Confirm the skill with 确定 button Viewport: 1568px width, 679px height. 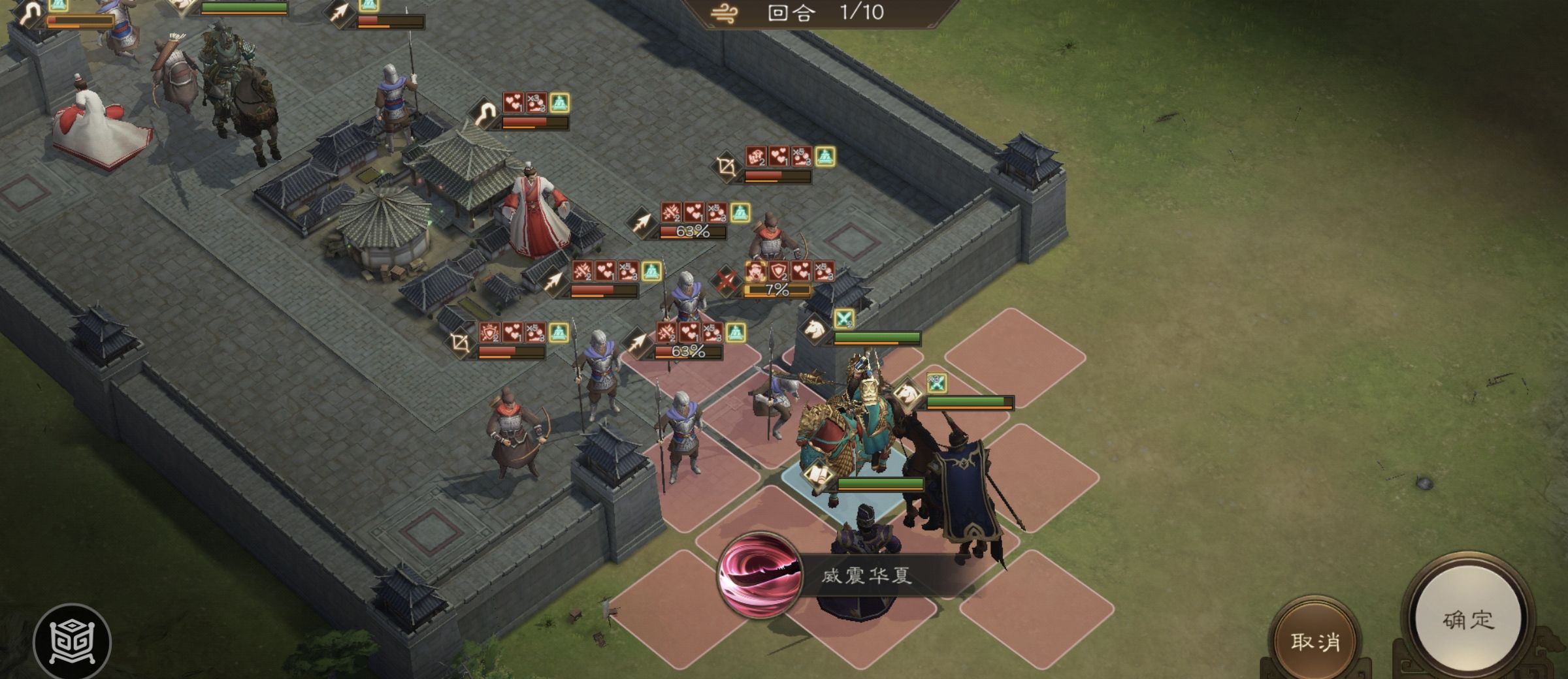(1467, 619)
